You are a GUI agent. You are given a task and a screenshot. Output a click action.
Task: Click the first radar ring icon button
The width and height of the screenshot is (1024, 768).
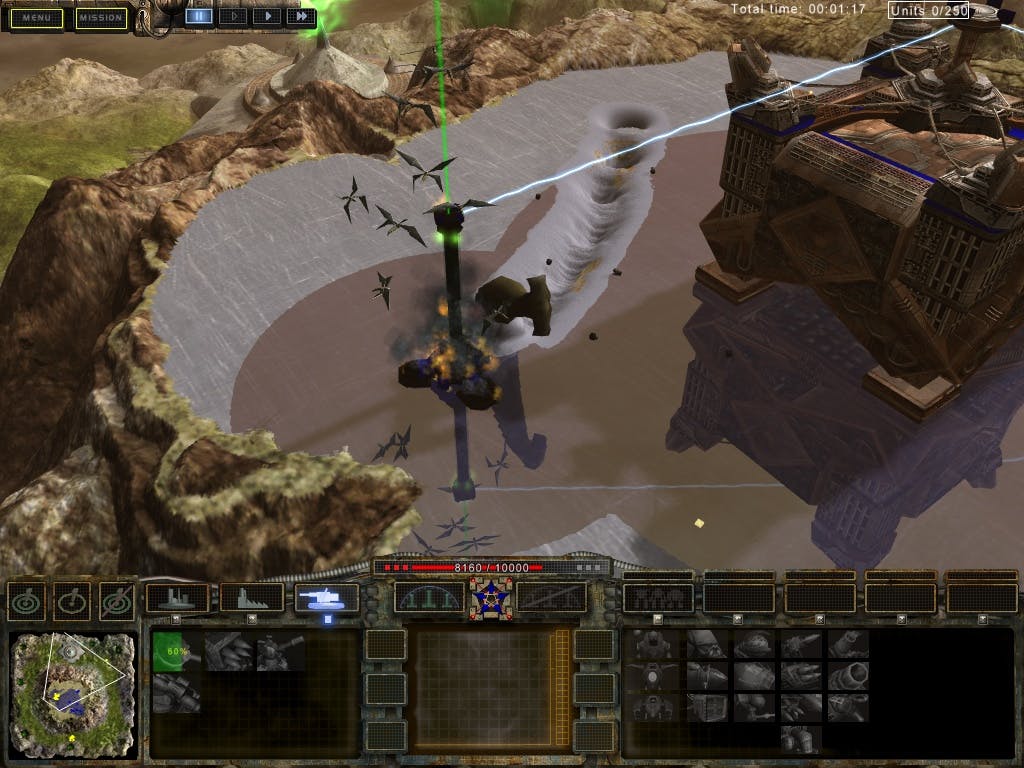25,600
